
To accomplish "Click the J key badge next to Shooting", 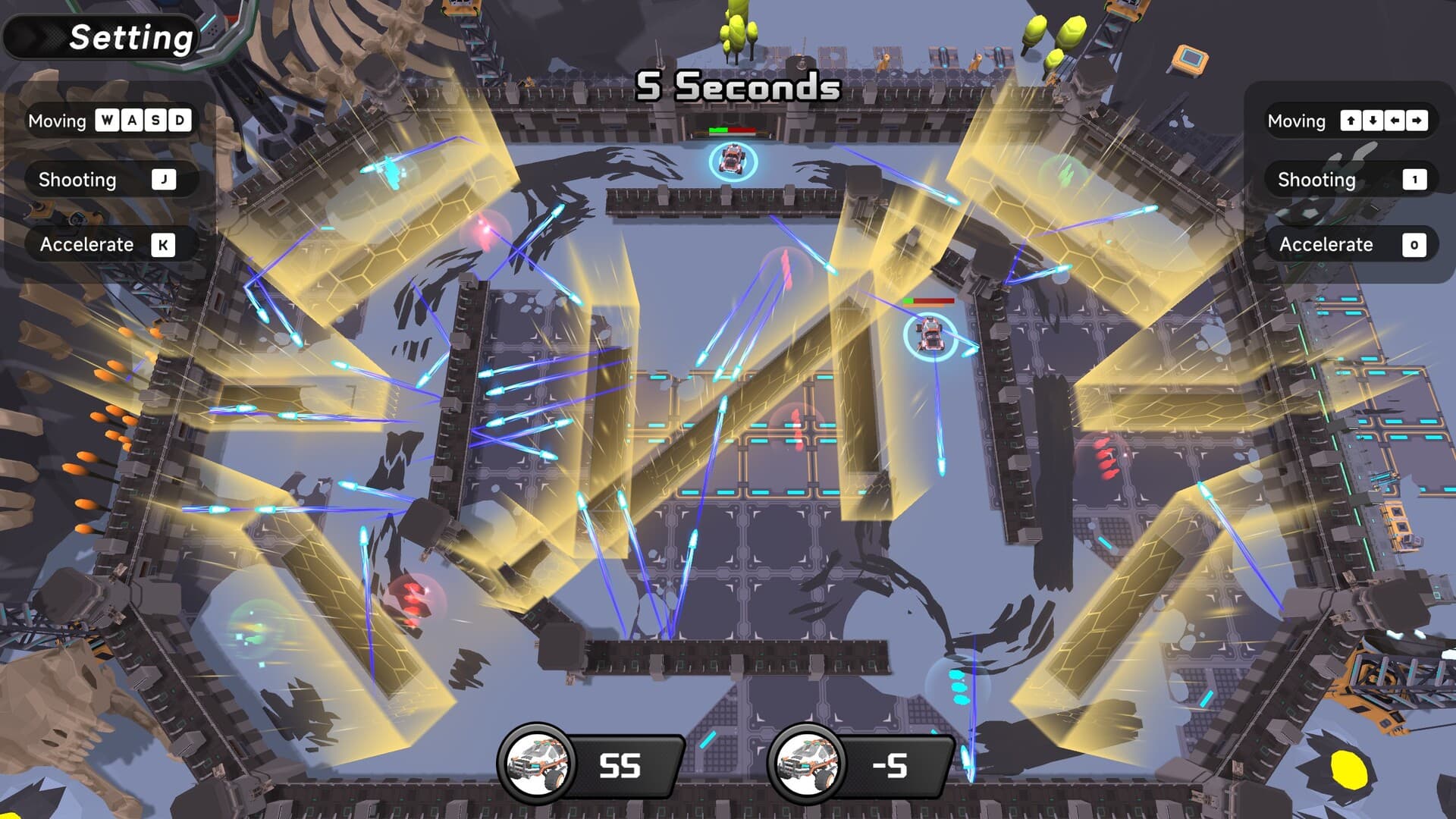I will click(163, 180).
